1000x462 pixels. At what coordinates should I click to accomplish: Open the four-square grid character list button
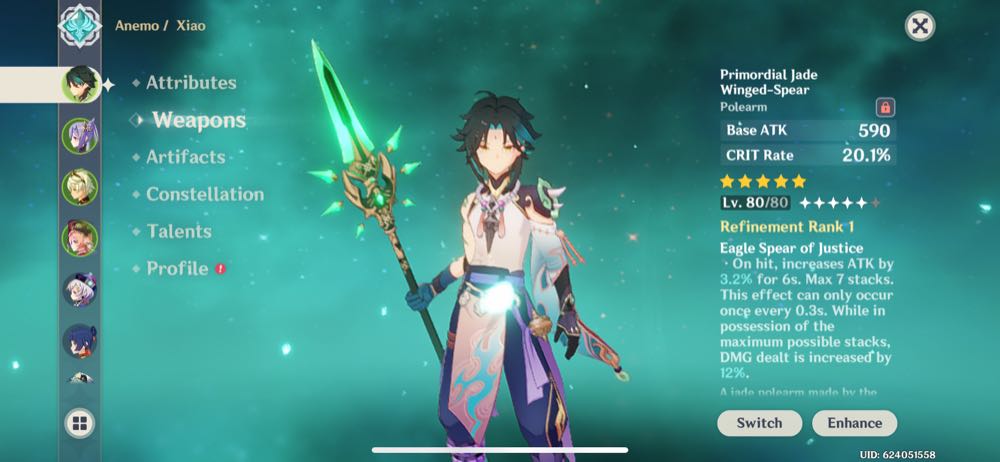click(x=79, y=423)
